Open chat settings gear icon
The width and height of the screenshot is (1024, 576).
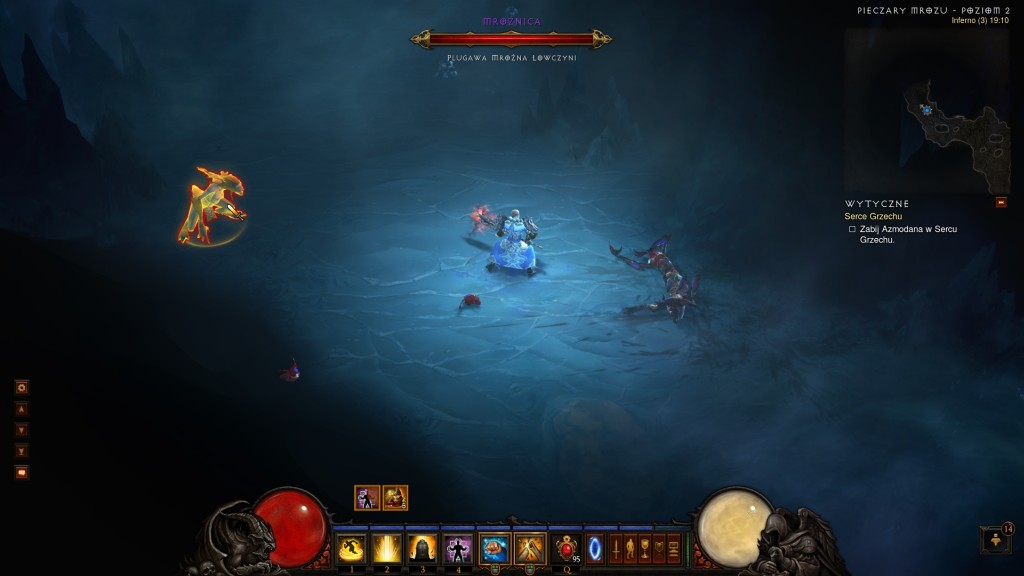(21, 387)
